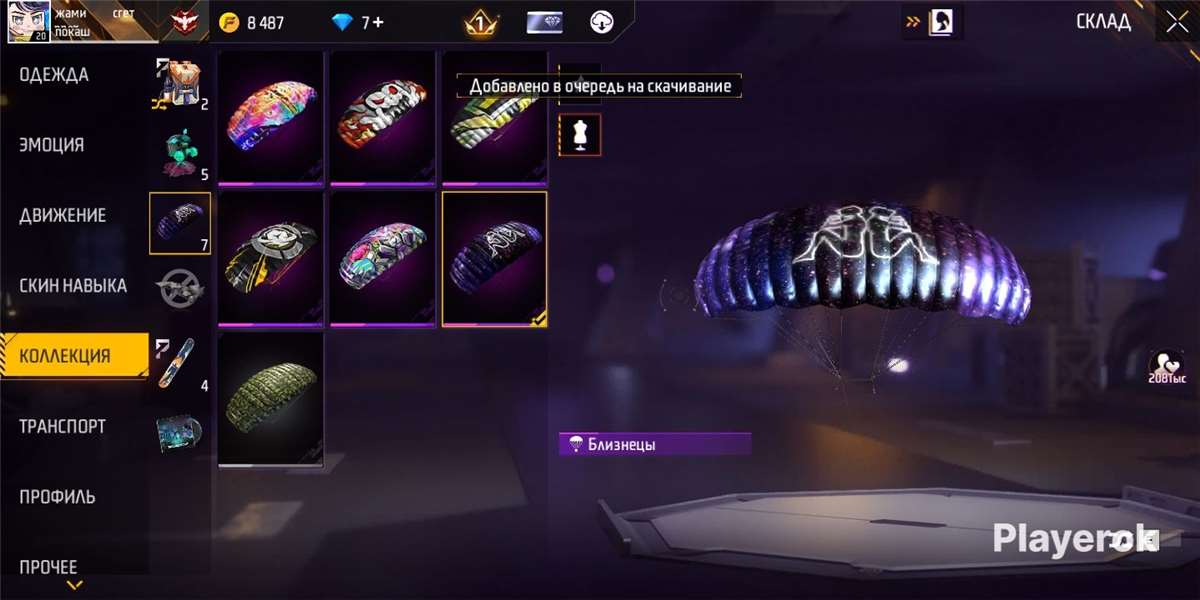Select the rainbow-colored parachute skin
1200x600 pixels.
pos(271,118)
